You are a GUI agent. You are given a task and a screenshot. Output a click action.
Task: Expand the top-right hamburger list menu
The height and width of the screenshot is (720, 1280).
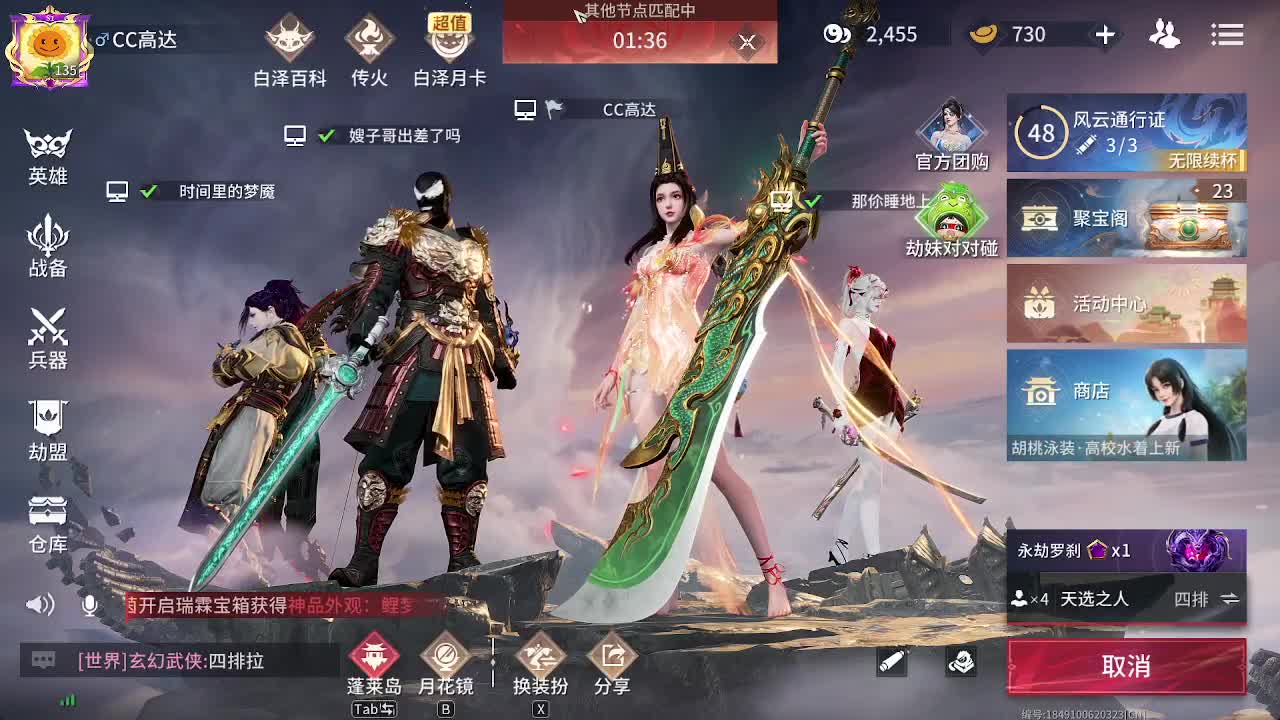[1228, 35]
